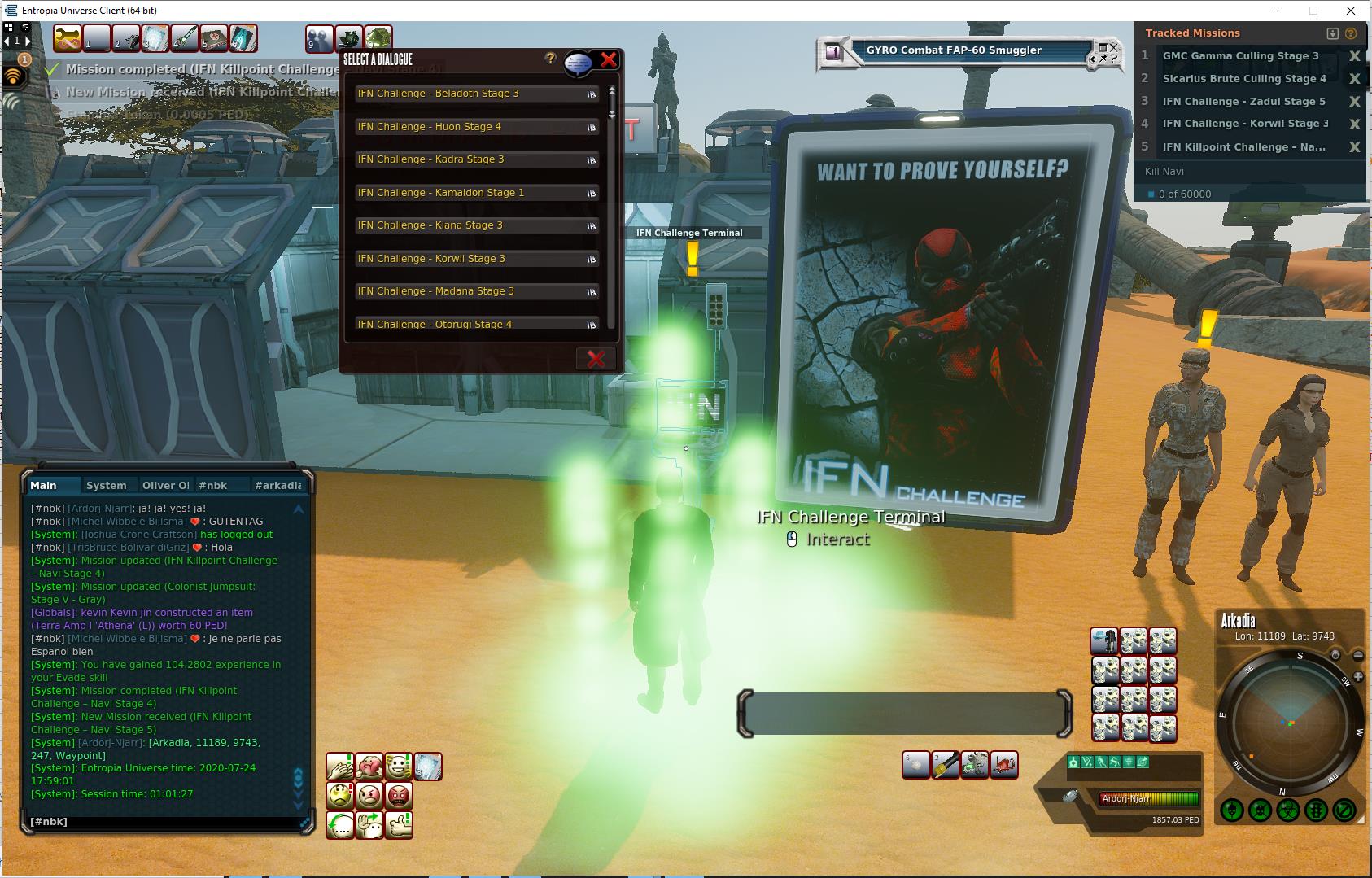Open the #arkadia chat tab
This screenshot has height=878, width=1372.
pos(277,485)
